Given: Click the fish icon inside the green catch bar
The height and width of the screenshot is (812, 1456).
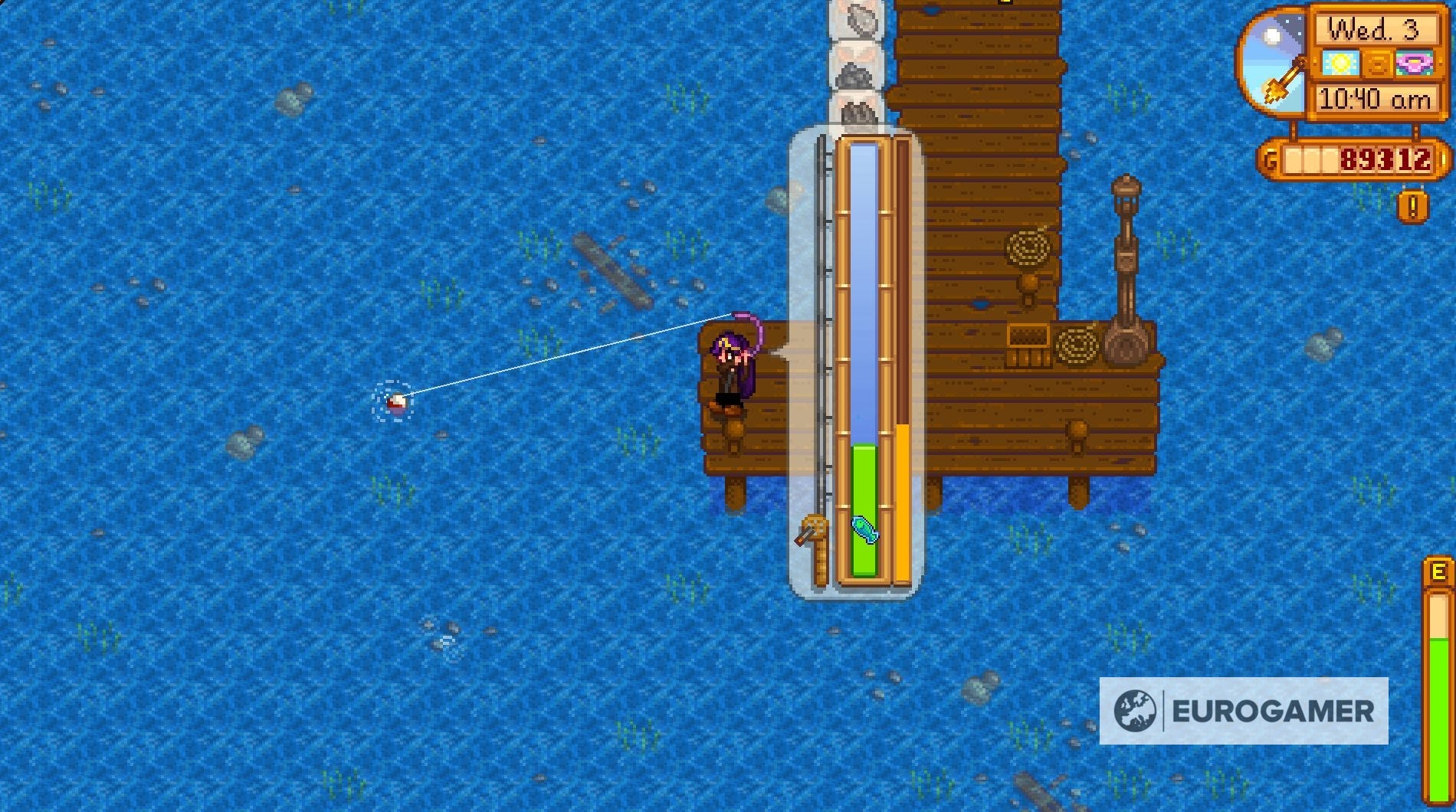Looking at the screenshot, I should [x=863, y=529].
